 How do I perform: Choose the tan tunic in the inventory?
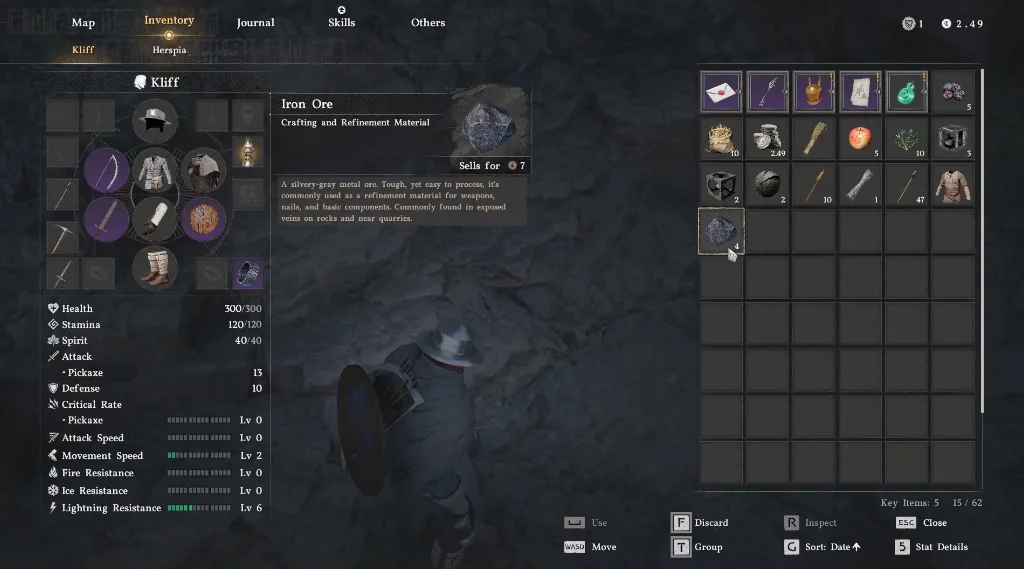coord(952,185)
